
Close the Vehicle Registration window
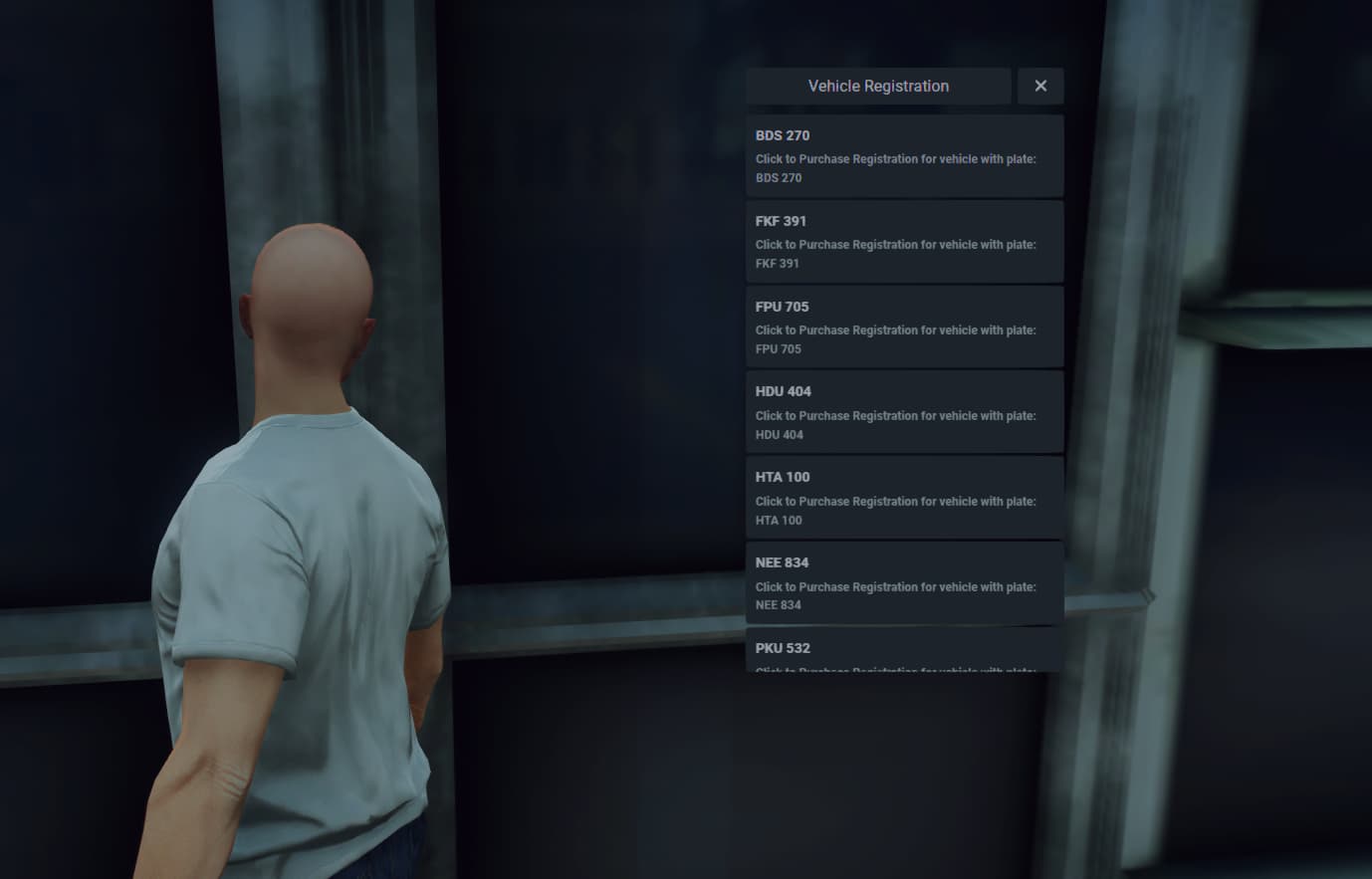point(1039,86)
